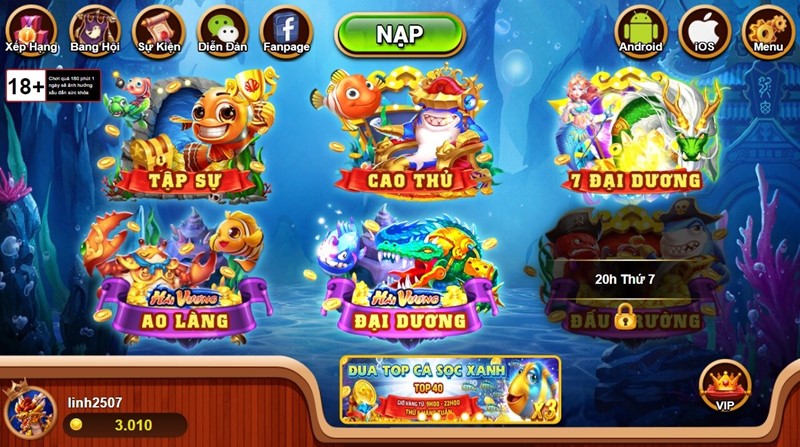Show the Sự Kiện events scroll

[157, 28]
